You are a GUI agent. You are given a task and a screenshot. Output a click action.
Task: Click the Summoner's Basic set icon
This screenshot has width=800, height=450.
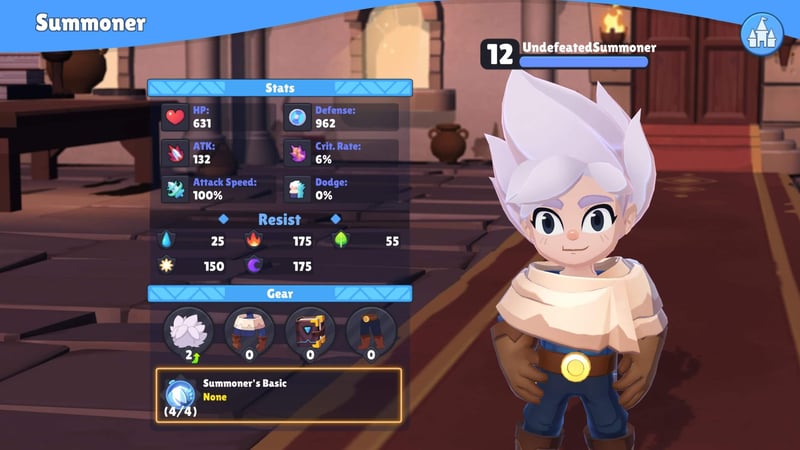tap(181, 393)
